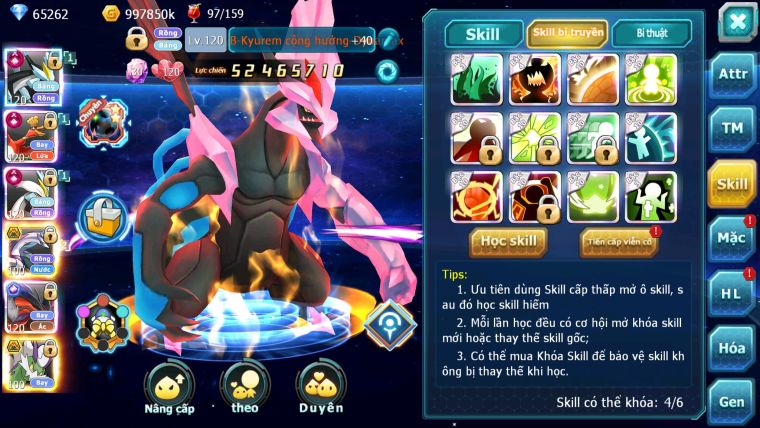This screenshot has width=760, height=428.
Task: Click the Học skill button
Action: [x=508, y=241]
